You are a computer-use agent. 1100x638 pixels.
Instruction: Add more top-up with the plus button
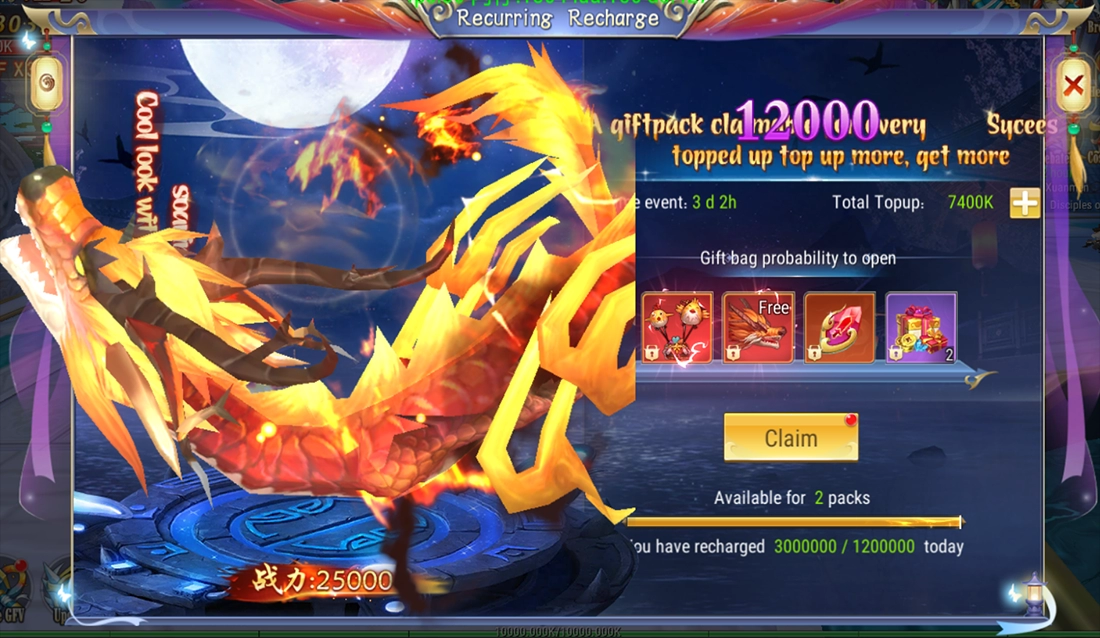(x=1024, y=203)
